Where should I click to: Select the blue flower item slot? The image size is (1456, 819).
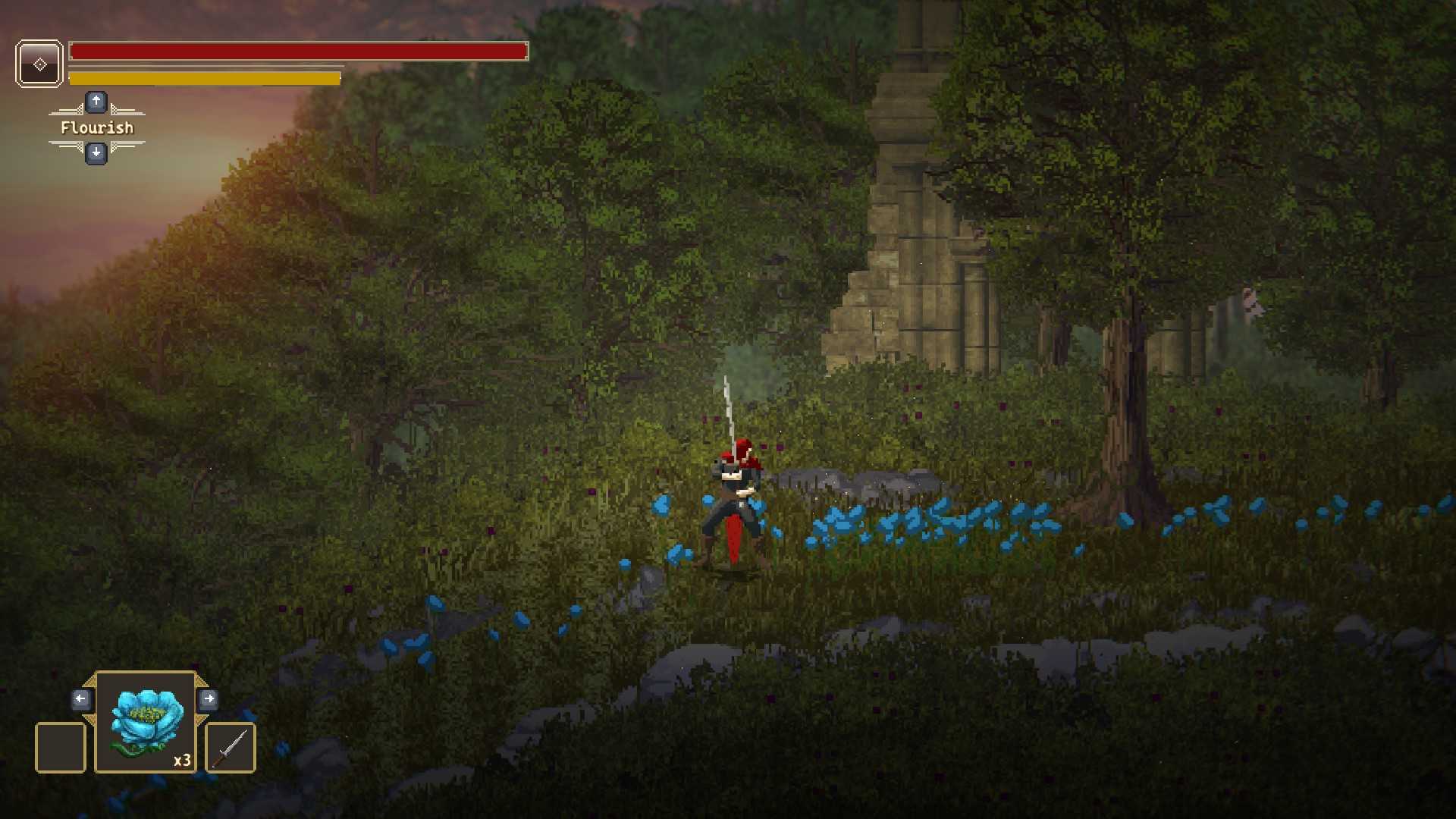[x=146, y=721]
